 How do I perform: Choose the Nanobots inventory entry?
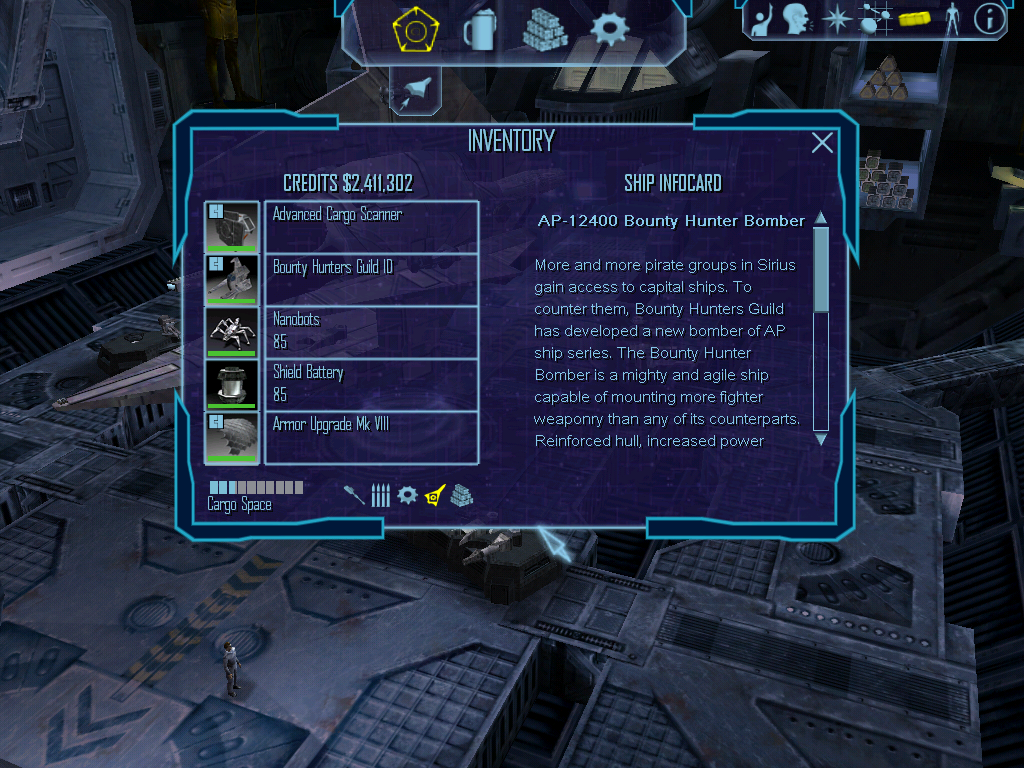coord(371,332)
